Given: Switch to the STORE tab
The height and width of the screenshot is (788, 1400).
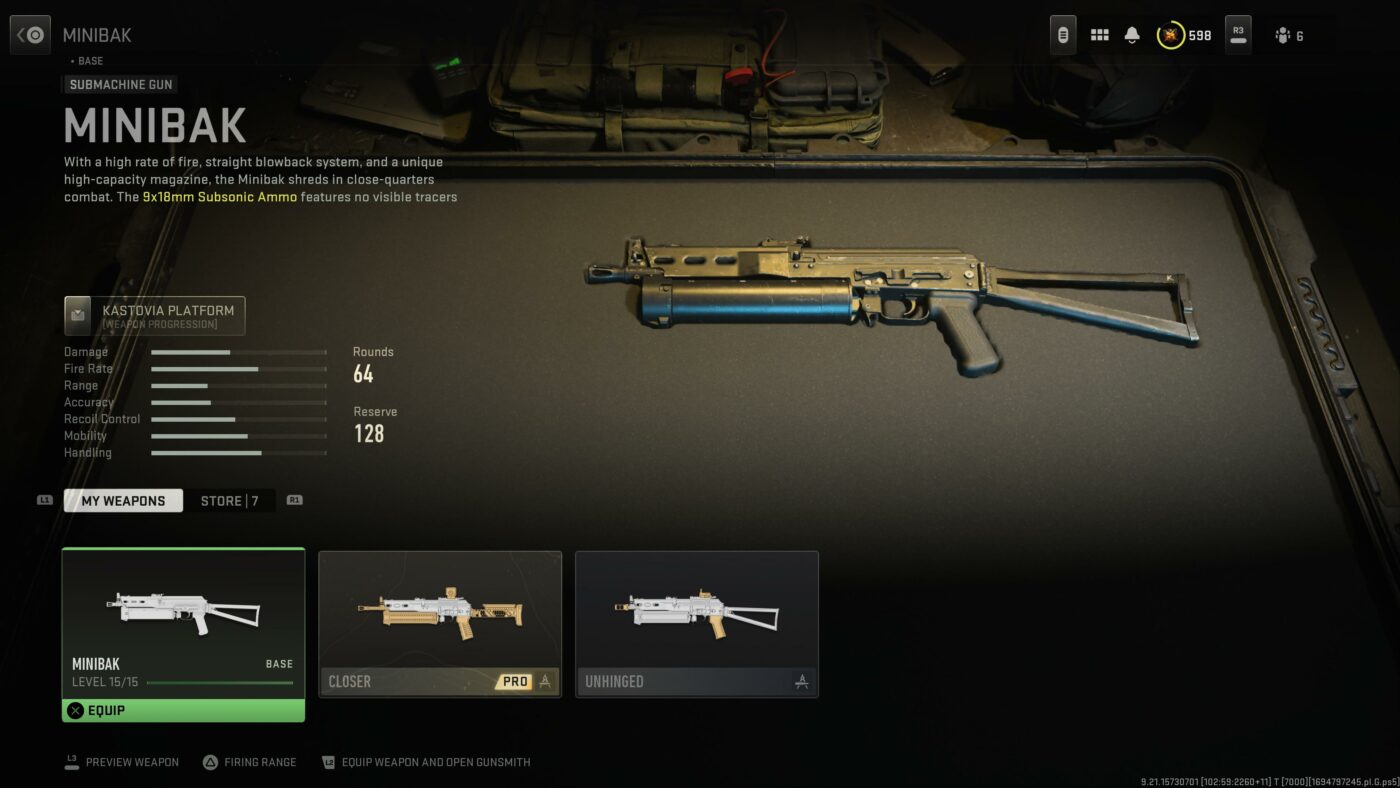Looking at the screenshot, I should click(x=230, y=500).
